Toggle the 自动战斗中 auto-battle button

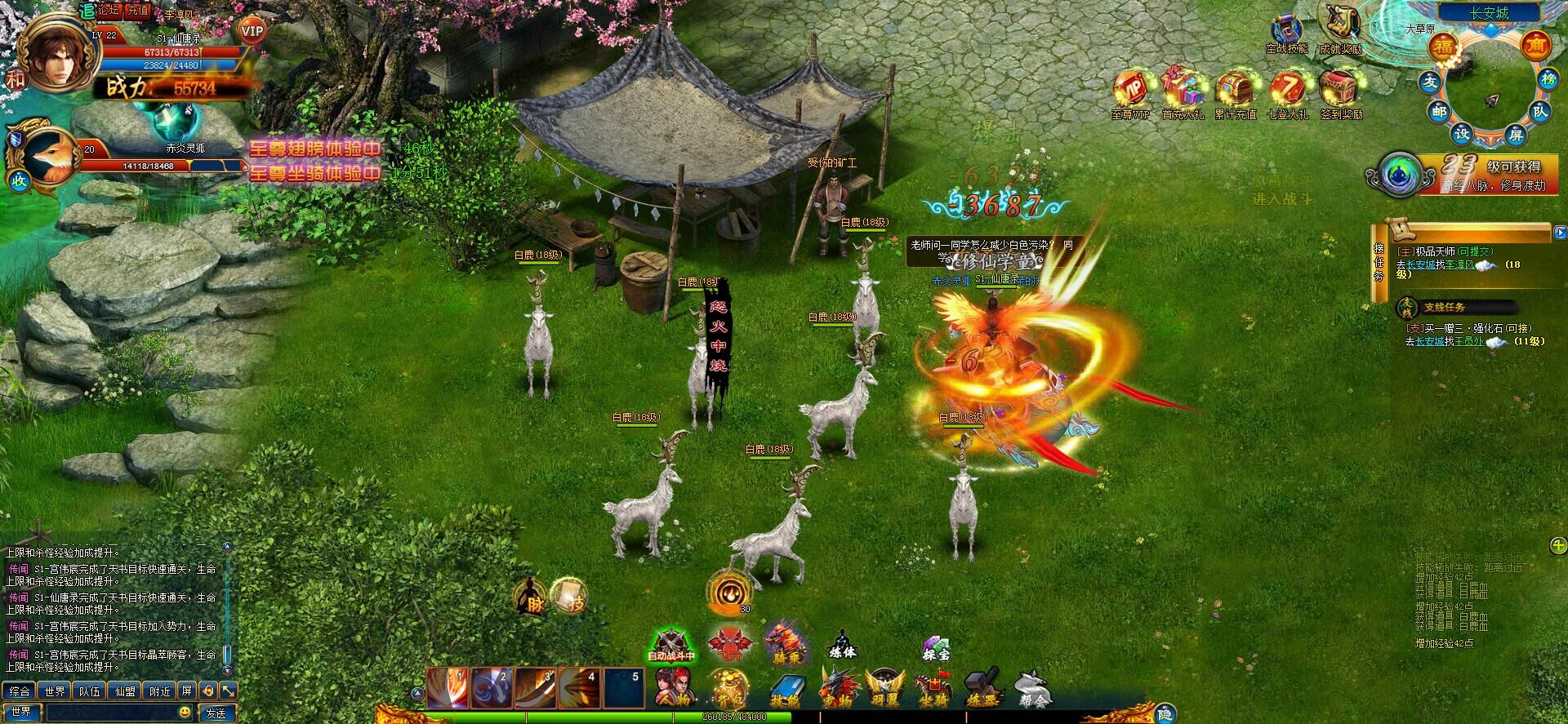pos(671,646)
